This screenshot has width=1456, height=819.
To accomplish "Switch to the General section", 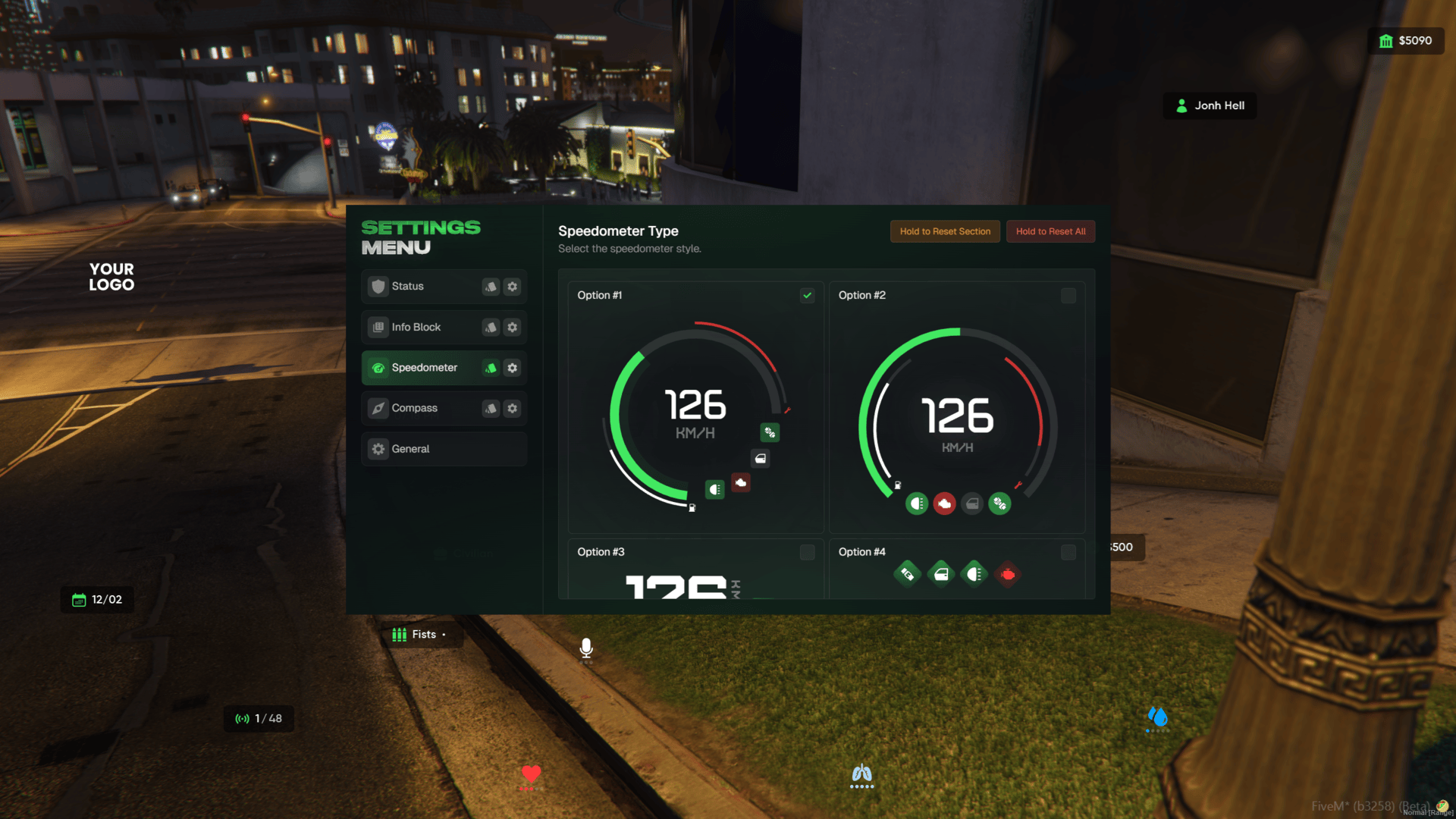I will pyautogui.click(x=411, y=448).
